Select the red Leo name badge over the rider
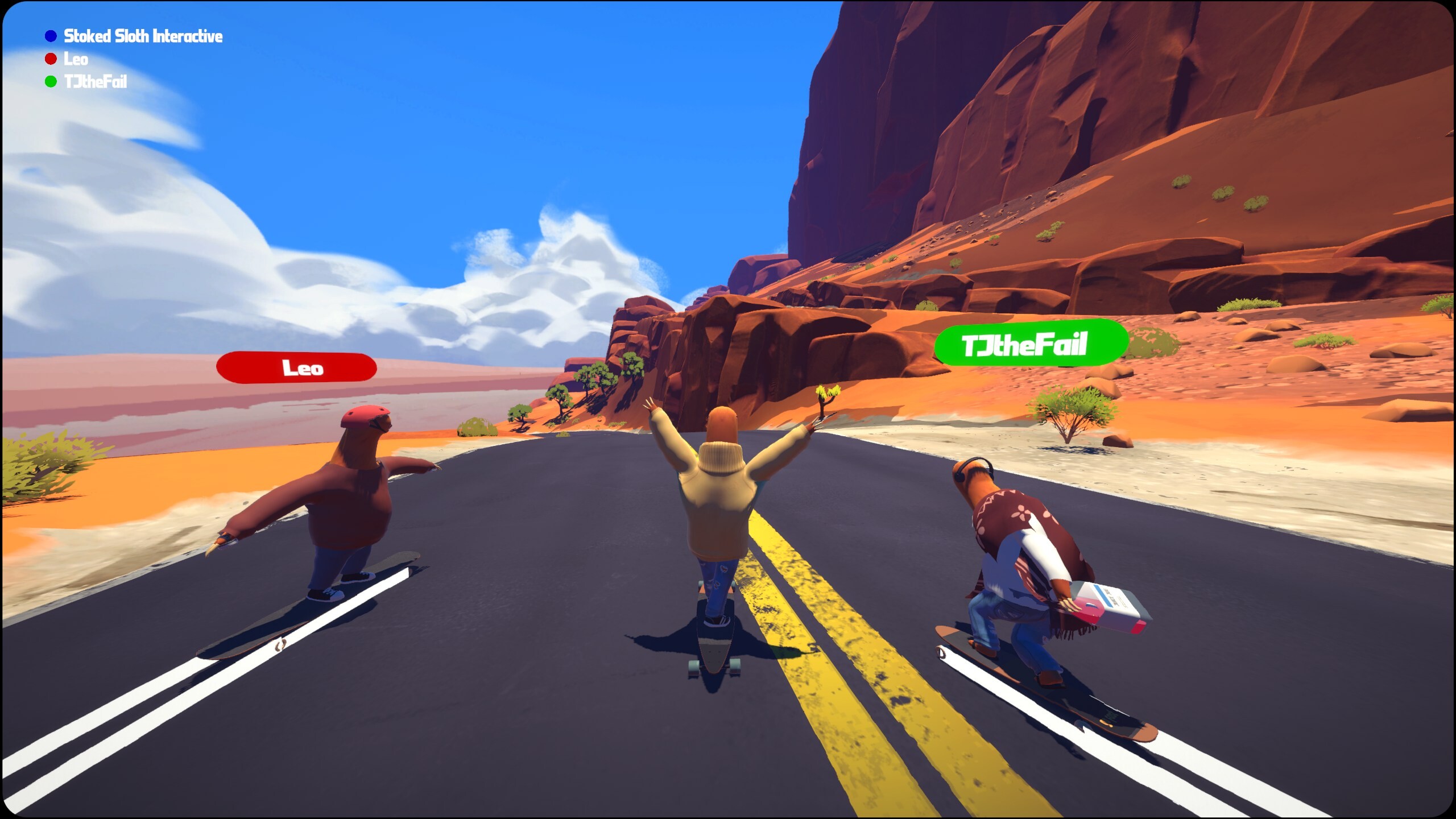Viewport: 1456px width, 819px height. (x=298, y=369)
